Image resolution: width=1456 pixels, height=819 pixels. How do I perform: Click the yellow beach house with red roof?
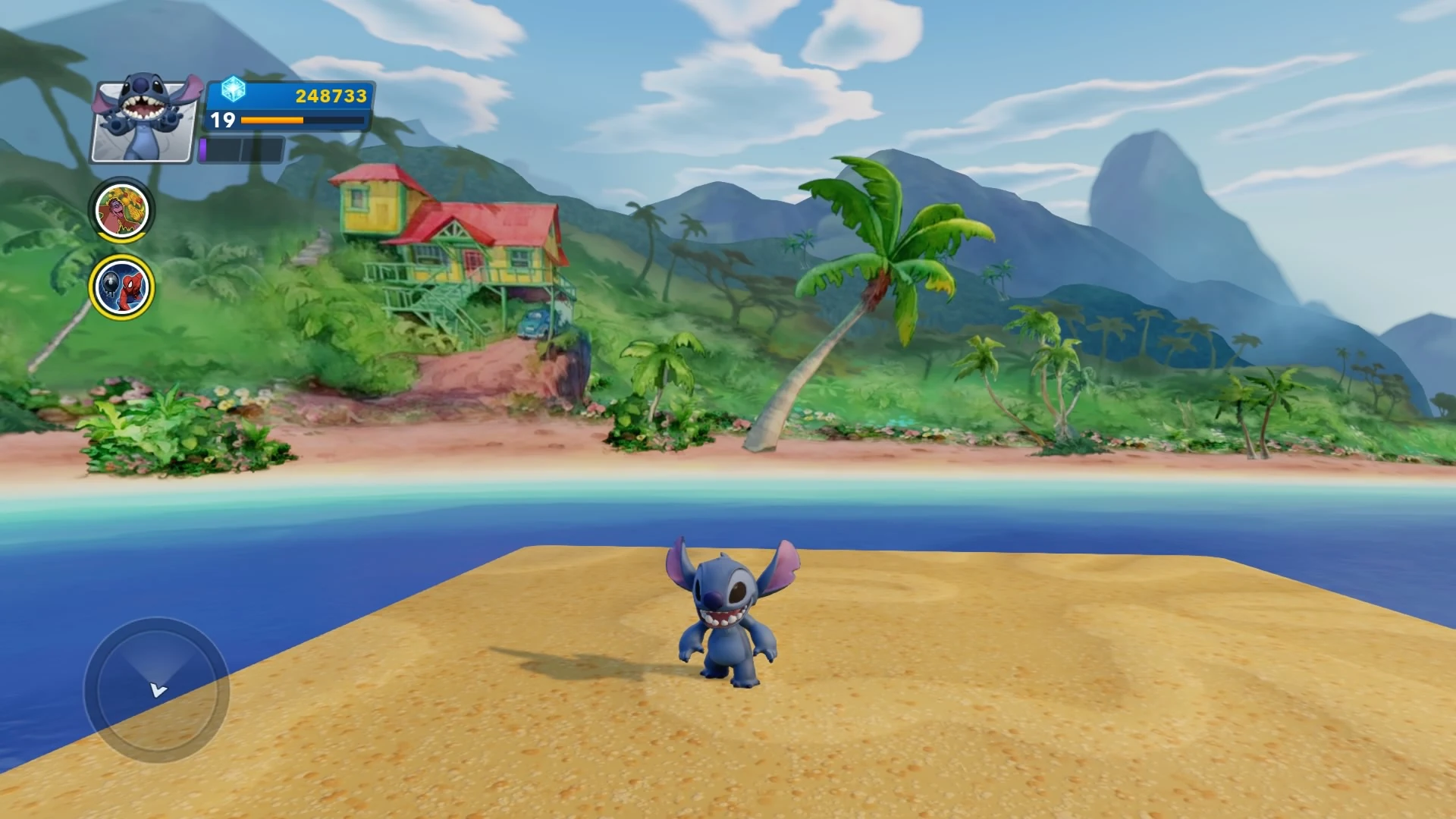tap(455, 243)
